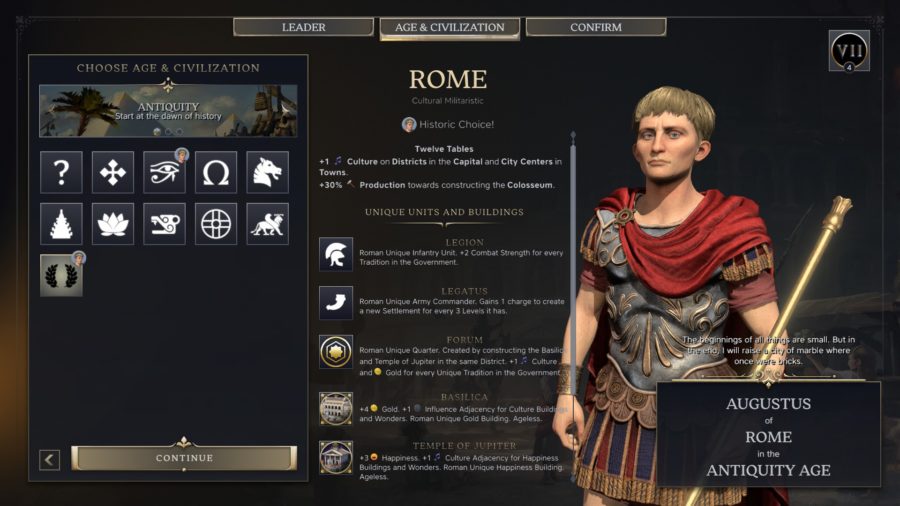Go to the Confirm tab
The height and width of the screenshot is (506, 900).
point(595,27)
